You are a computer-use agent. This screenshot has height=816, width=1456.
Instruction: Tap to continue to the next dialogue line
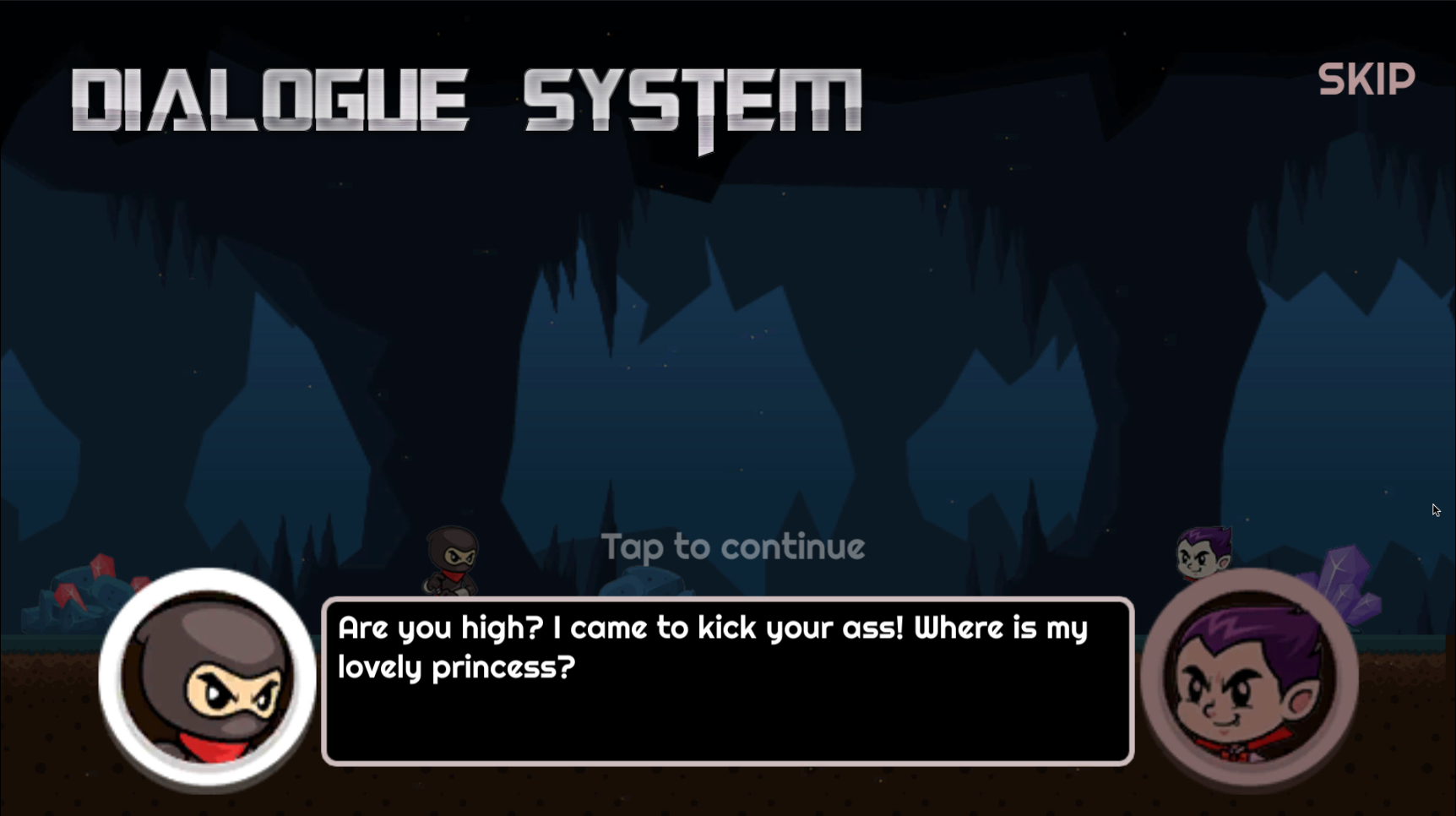[734, 547]
